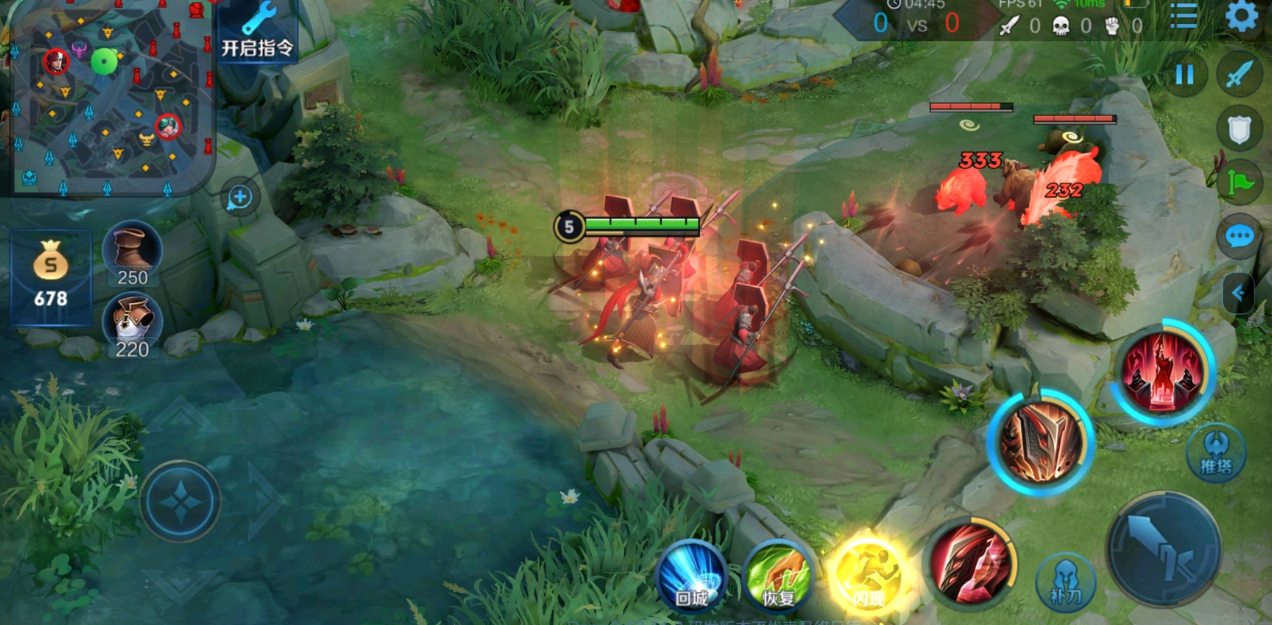Open the shop via the gold bag showing 678
1272x625 pixels.
(x=51, y=277)
